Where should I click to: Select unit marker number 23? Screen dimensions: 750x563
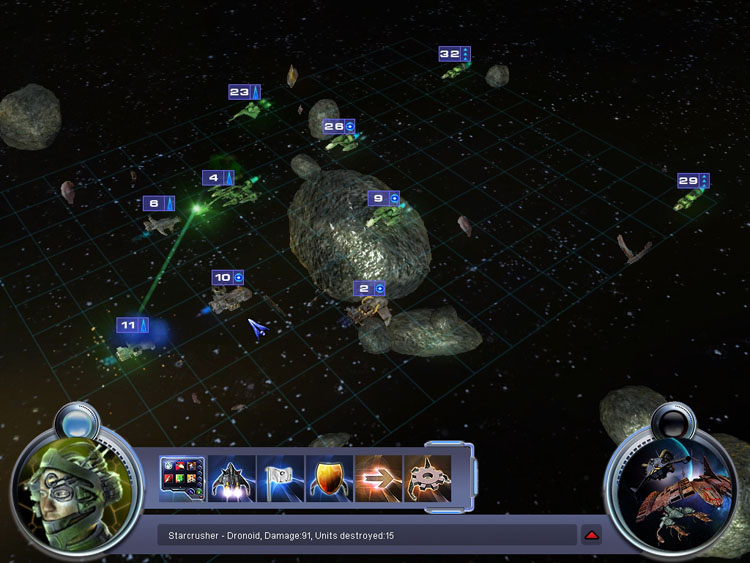244,92
